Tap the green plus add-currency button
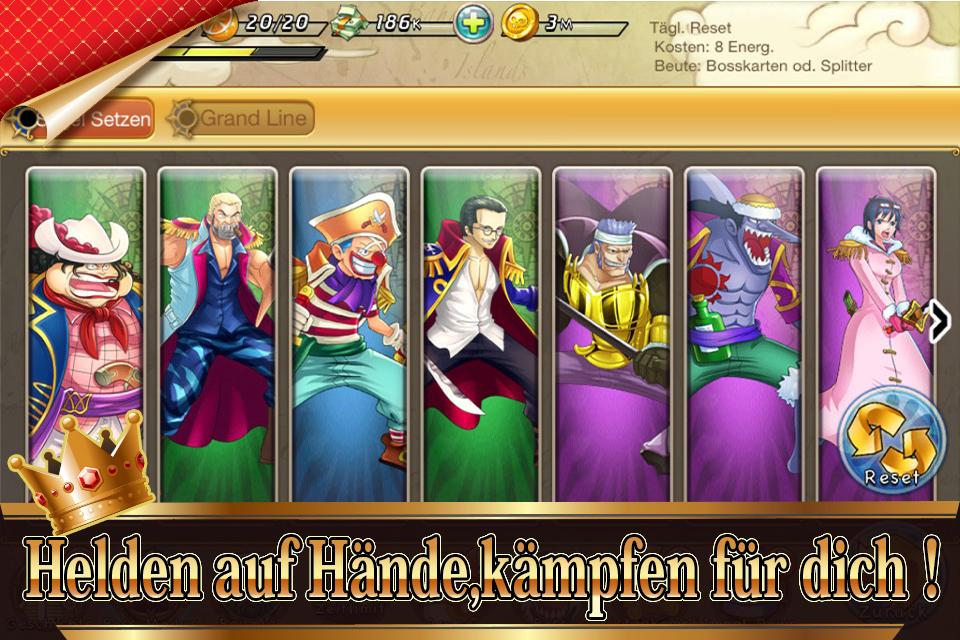 pyautogui.click(x=472, y=22)
